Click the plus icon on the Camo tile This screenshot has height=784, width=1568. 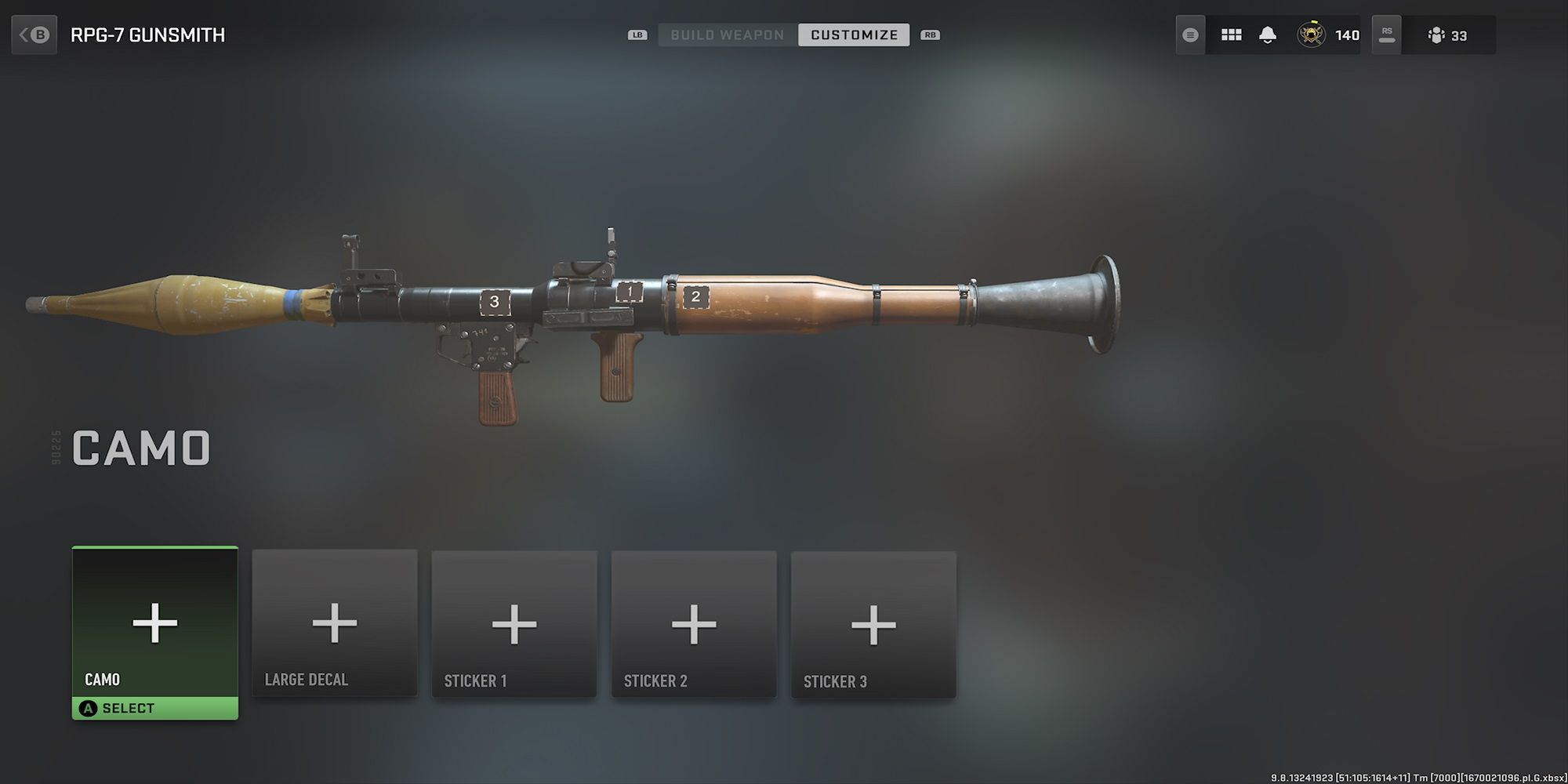(154, 623)
